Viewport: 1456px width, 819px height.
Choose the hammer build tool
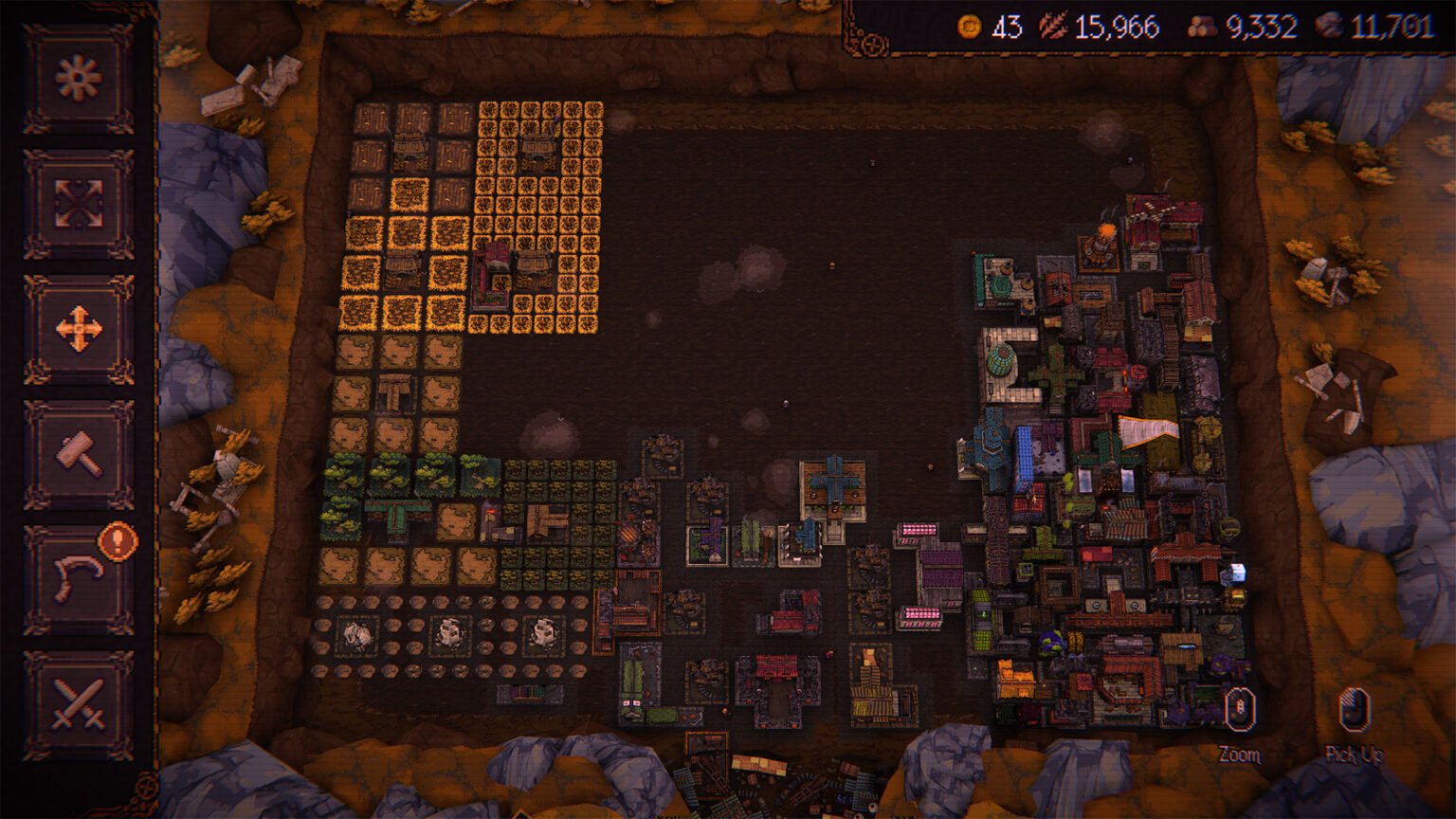tap(78, 455)
